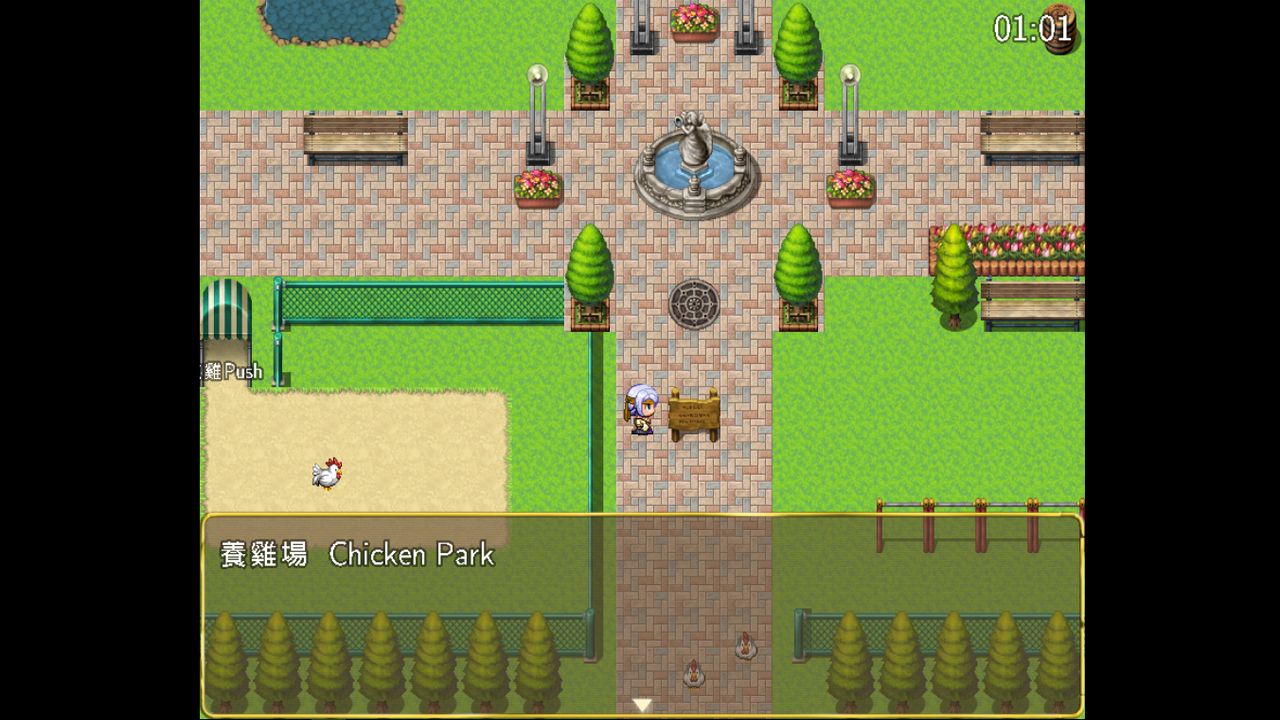Select the player character with white hair
Screen dimensions: 1280x720
[x=643, y=410]
